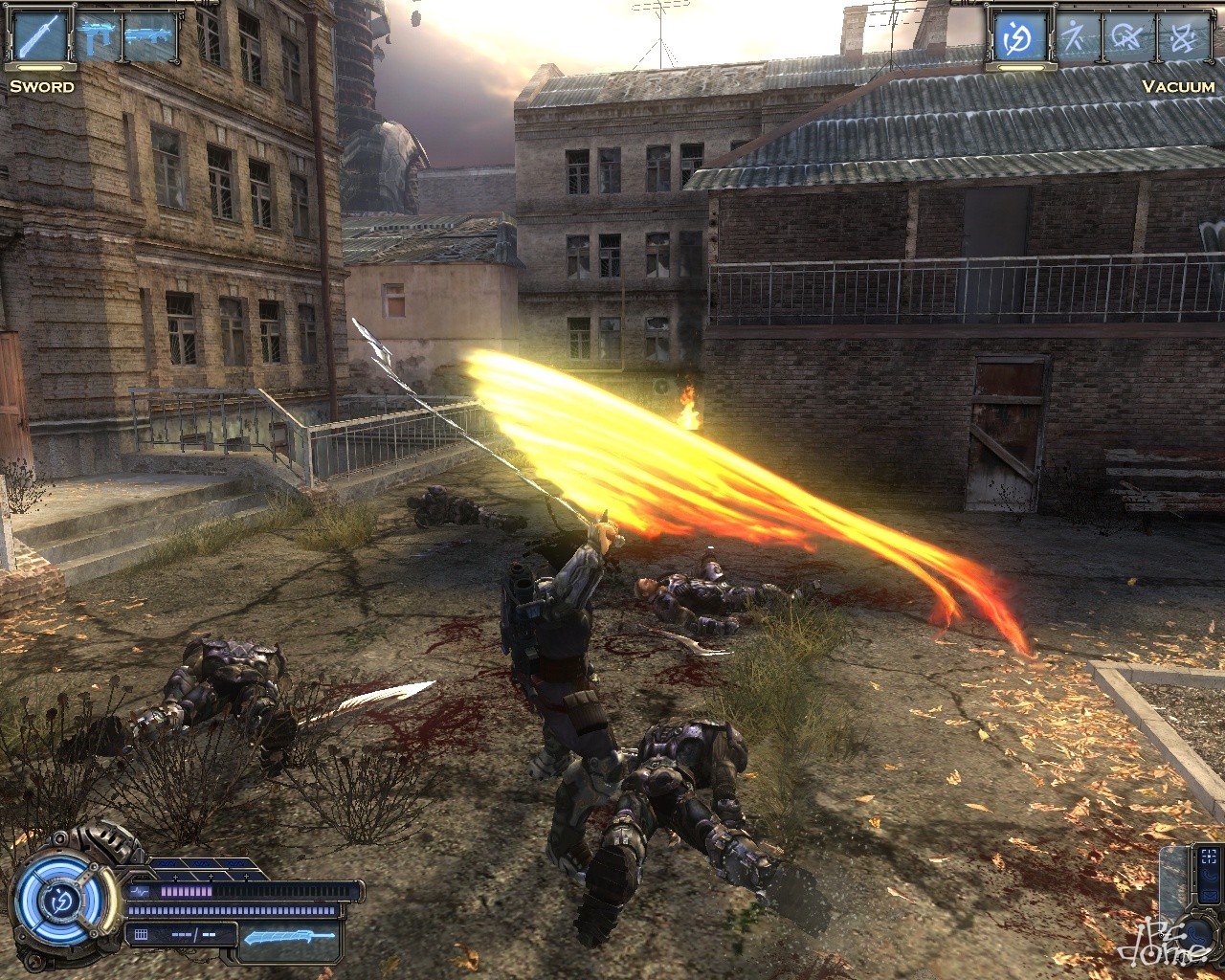This screenshot has width=1225, height=980.
Task: Activate the Vacuum lightning ability icon
Action: (1017, 38)
